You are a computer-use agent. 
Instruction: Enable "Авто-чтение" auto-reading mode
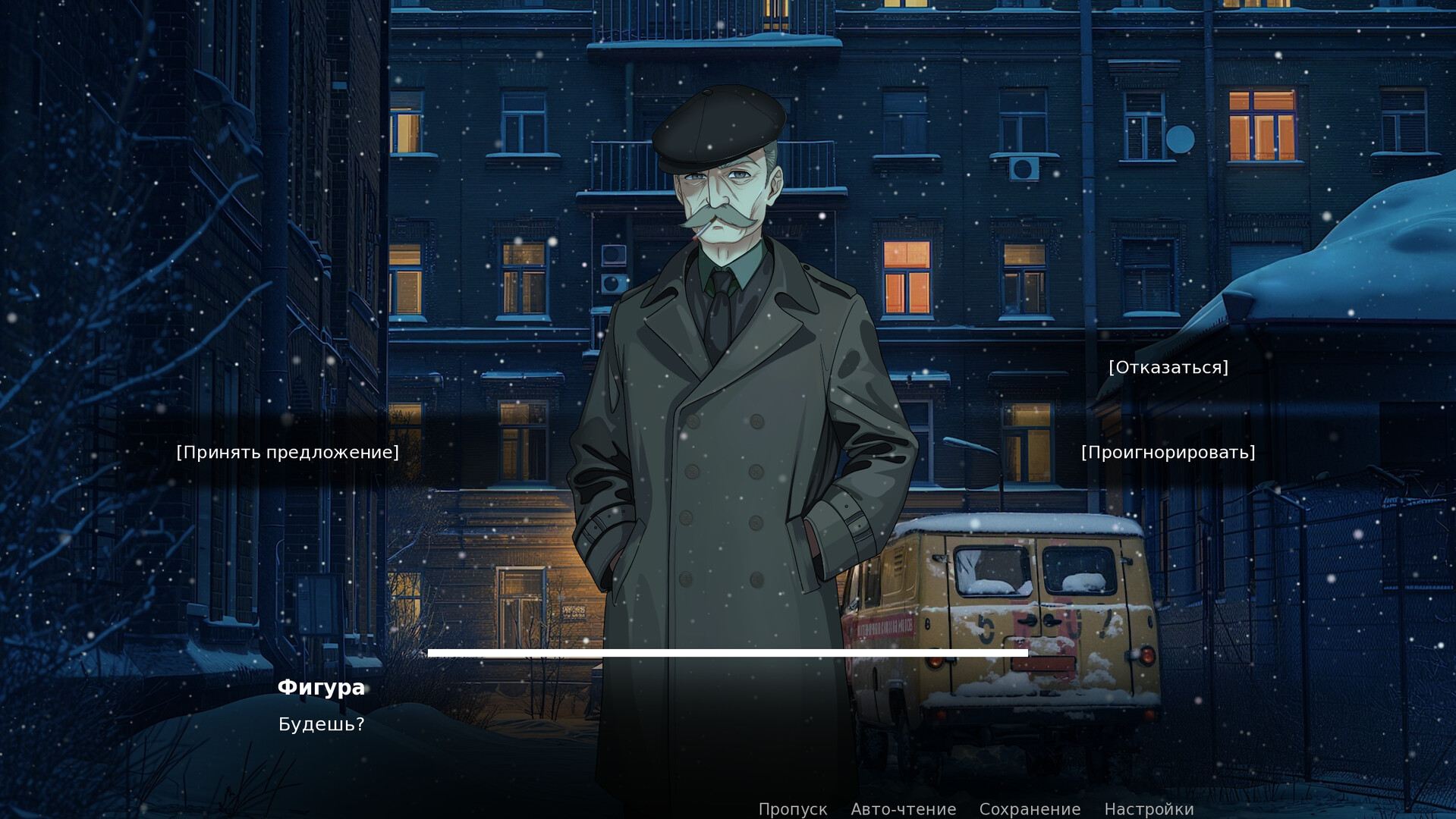click(x=903, y=808)
